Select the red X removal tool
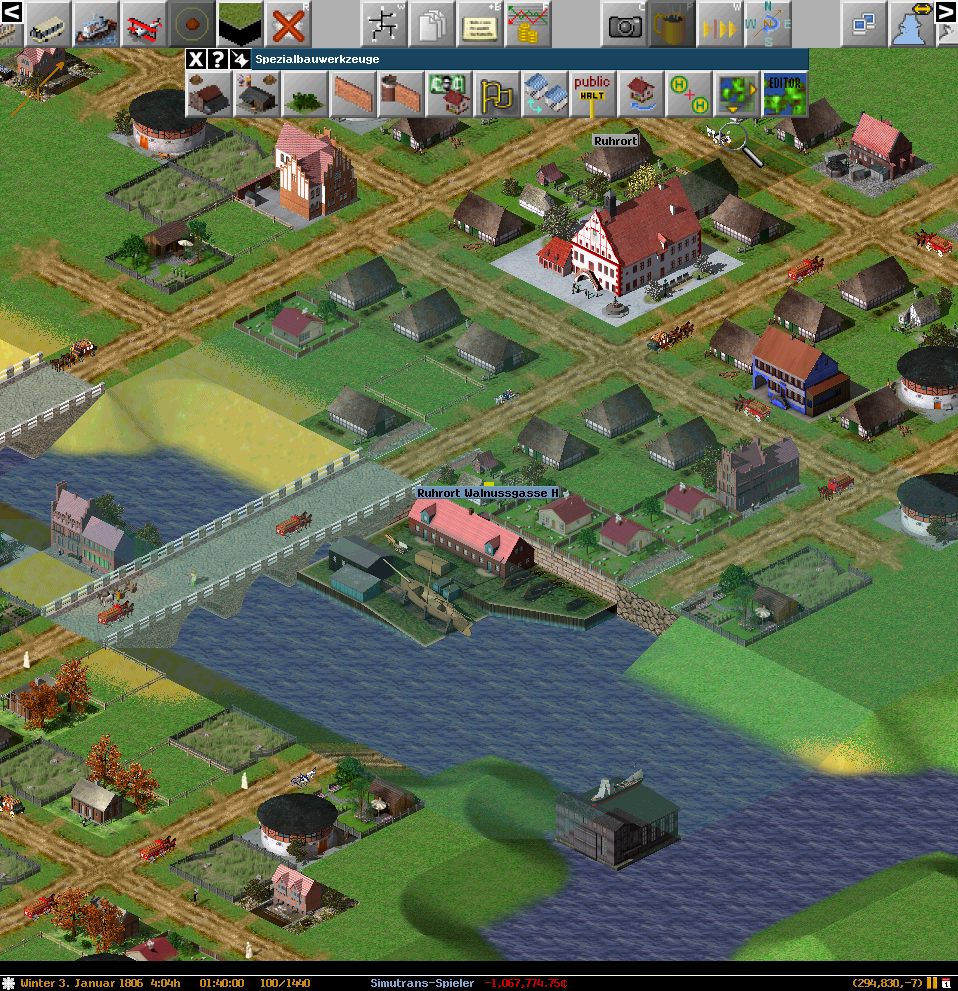Viewport: 958px width, 991px height. pyautogui.click(x=288, y=23)
